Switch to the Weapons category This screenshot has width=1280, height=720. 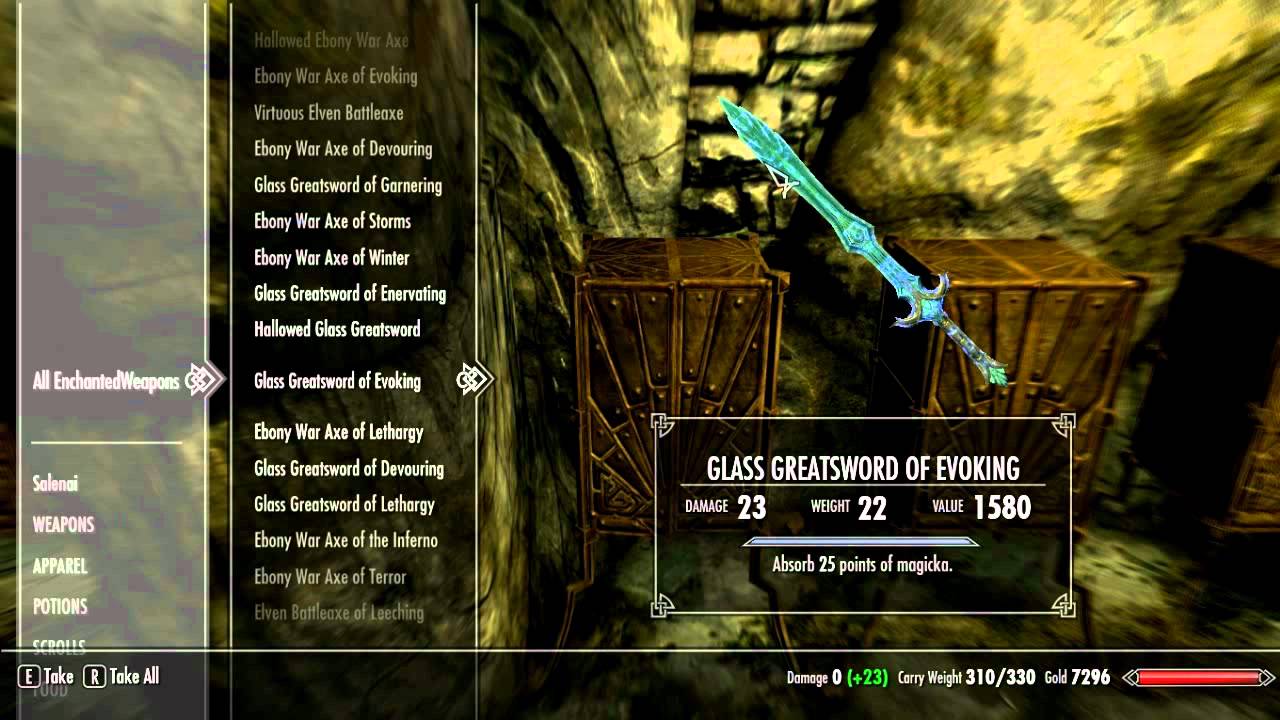[x=63, y=525]
